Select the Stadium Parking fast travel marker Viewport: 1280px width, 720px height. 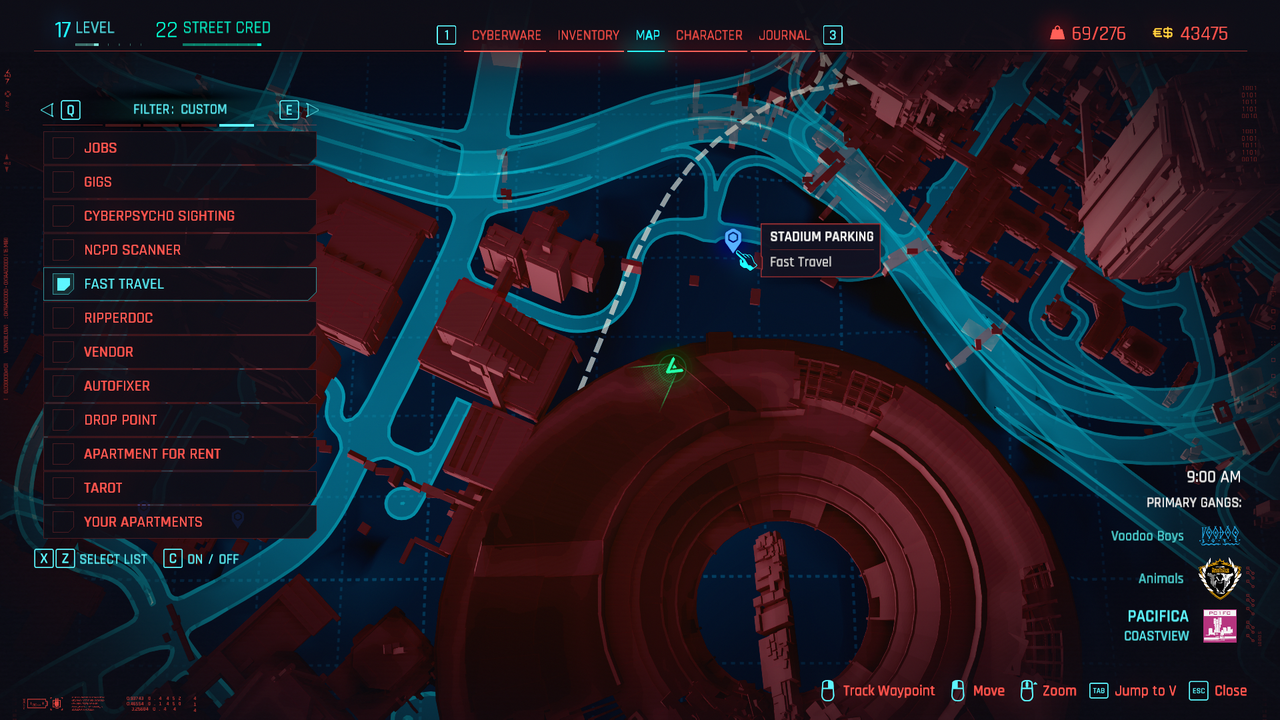click(733, 239)
